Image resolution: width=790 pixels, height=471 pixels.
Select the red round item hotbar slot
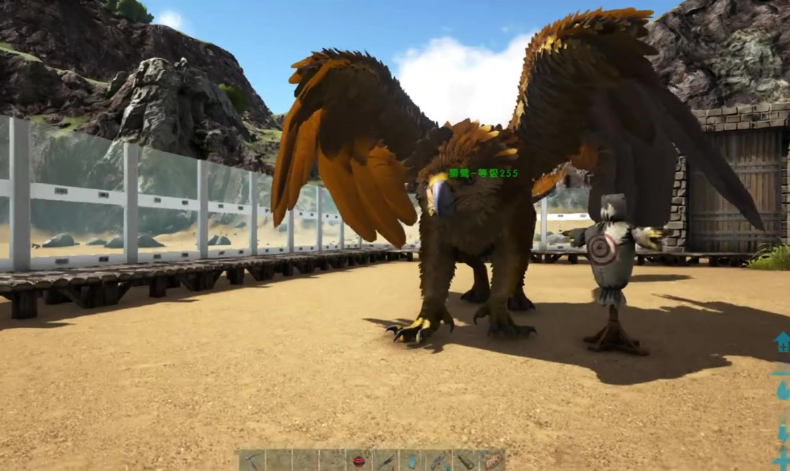pyautogui.click(x=359, y=461)
